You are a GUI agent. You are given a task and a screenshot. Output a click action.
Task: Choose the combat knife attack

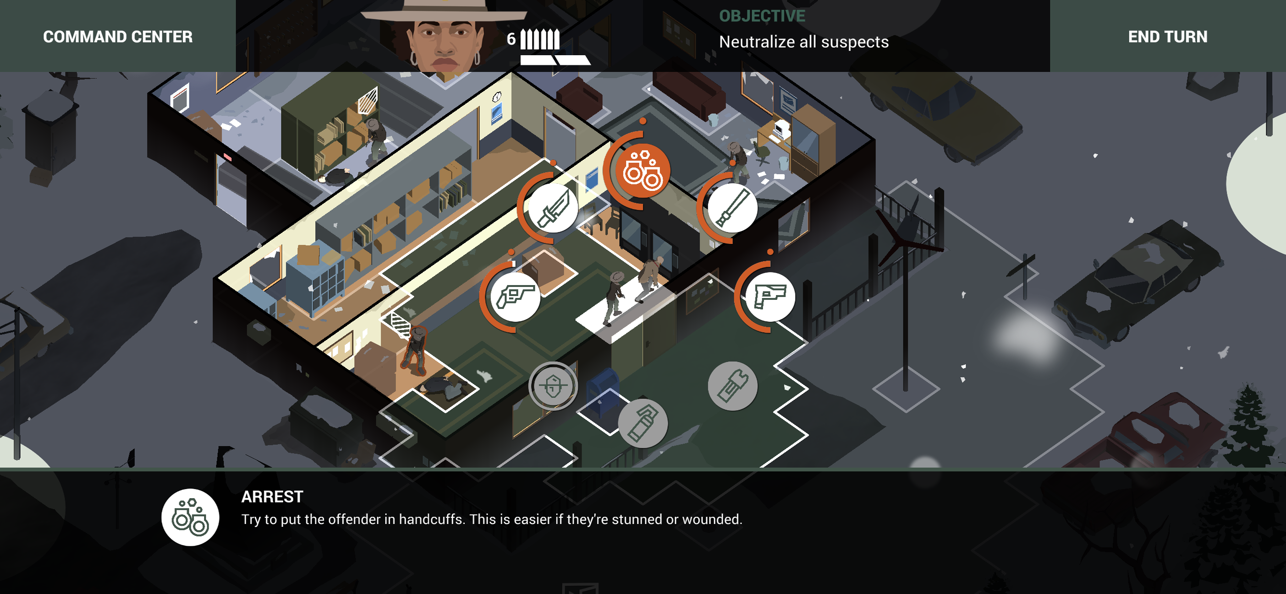point(553,209)
